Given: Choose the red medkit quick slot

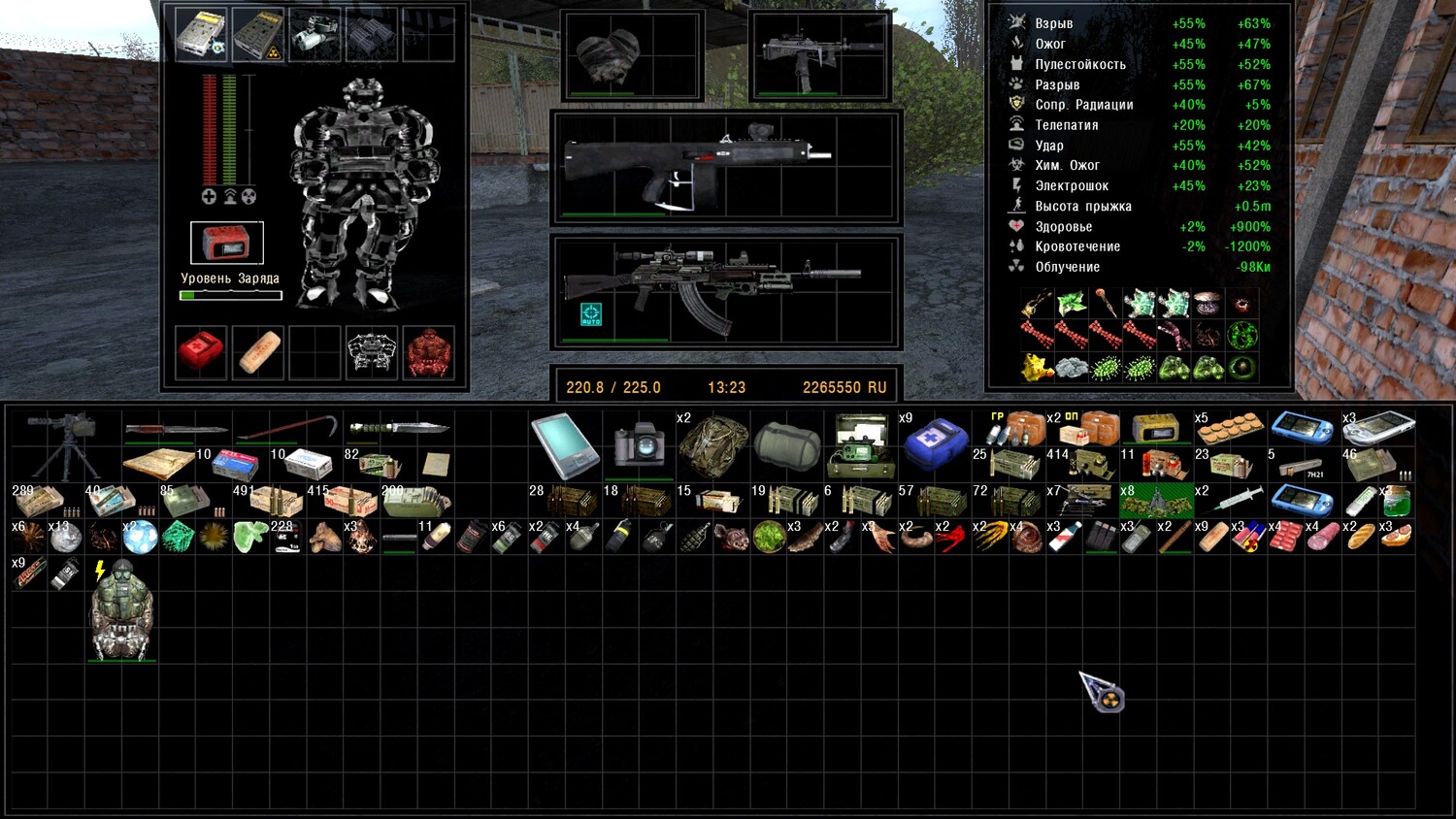Looking at the screenshot, I should (201, 351).
